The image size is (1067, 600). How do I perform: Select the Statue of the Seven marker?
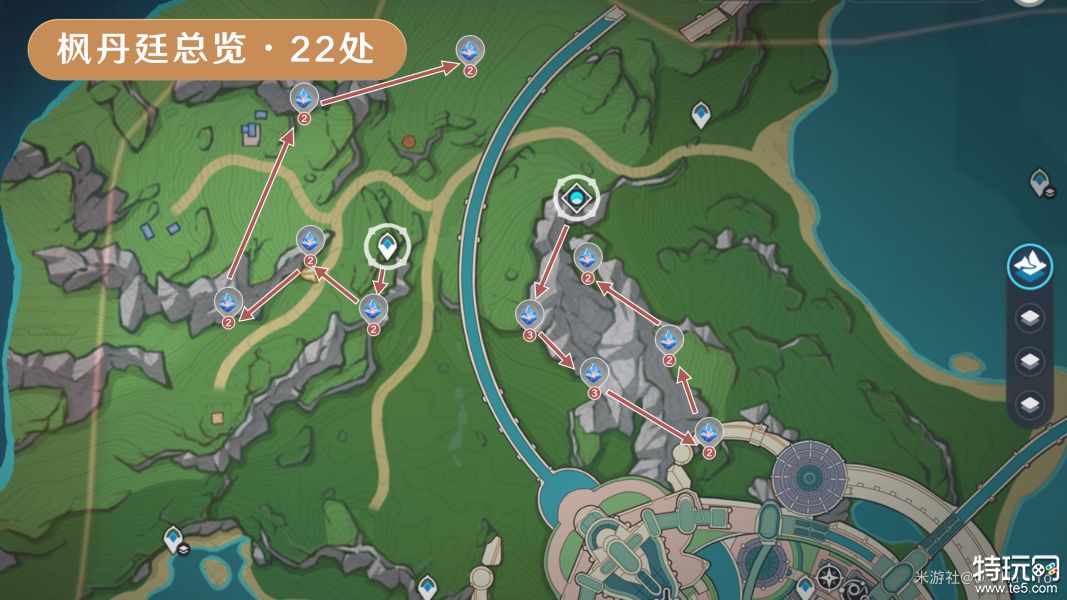click(x=577, y=200)
